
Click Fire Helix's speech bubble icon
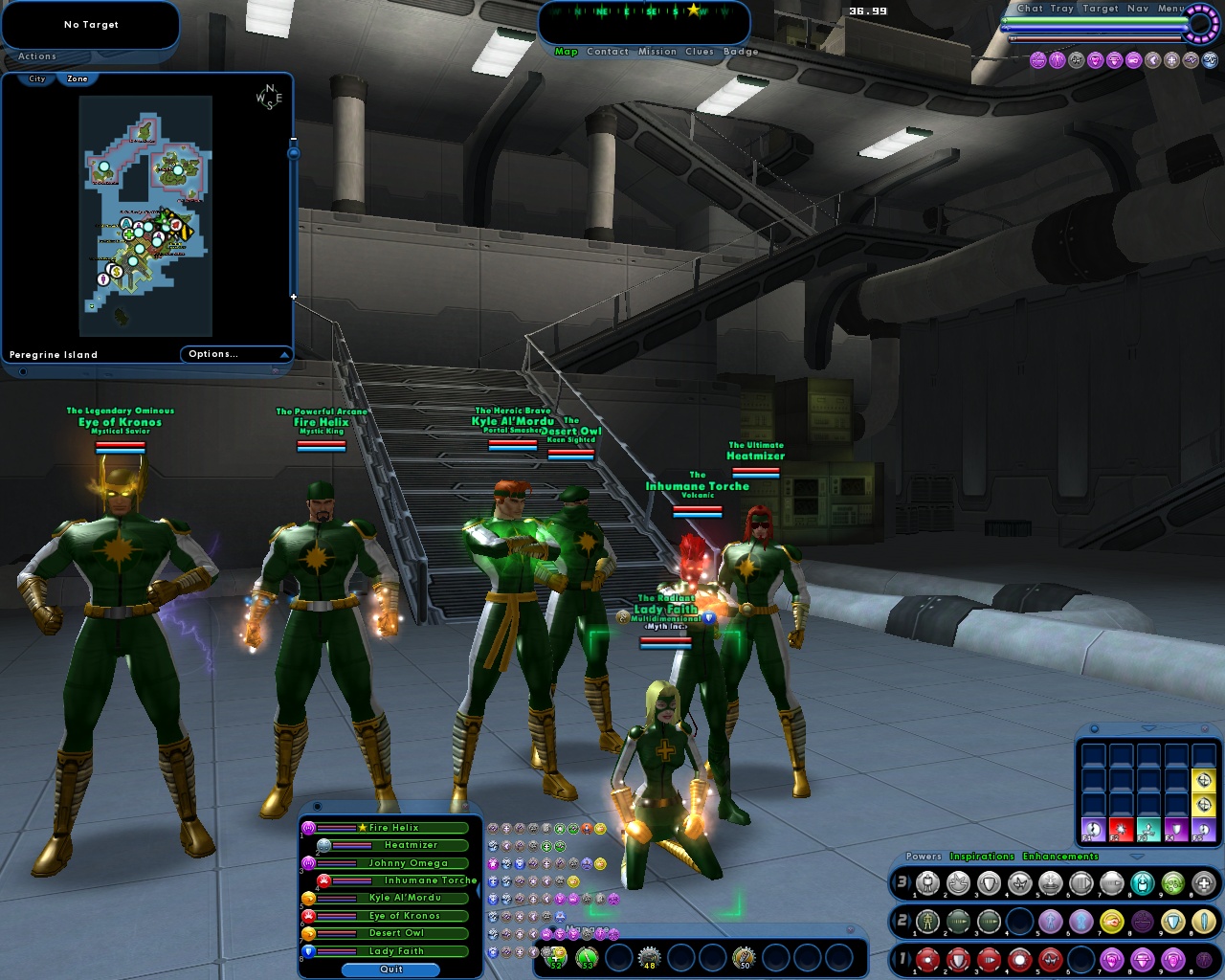[310, 827]
